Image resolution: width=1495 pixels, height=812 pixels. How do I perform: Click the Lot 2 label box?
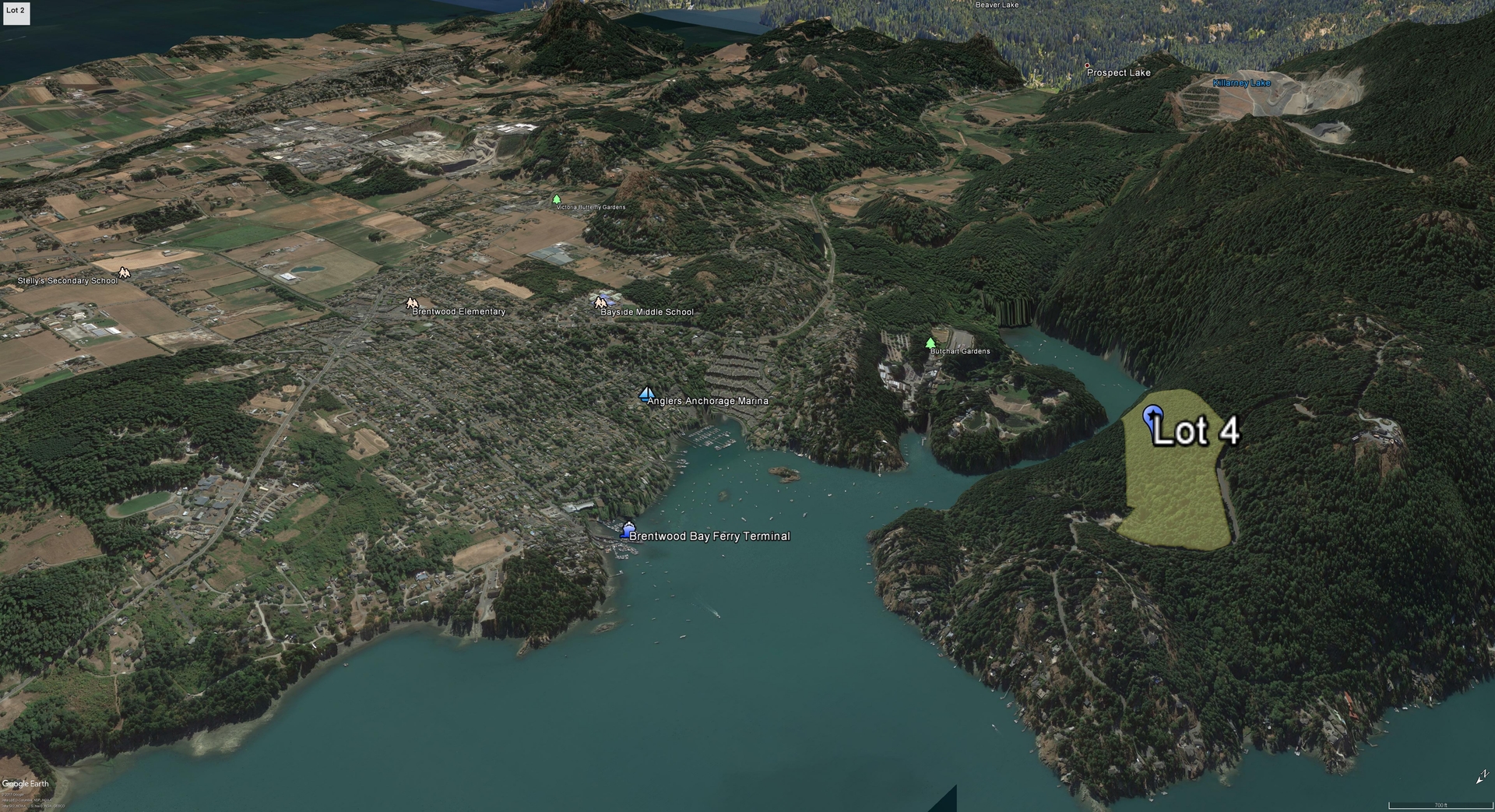coord(16,12)
